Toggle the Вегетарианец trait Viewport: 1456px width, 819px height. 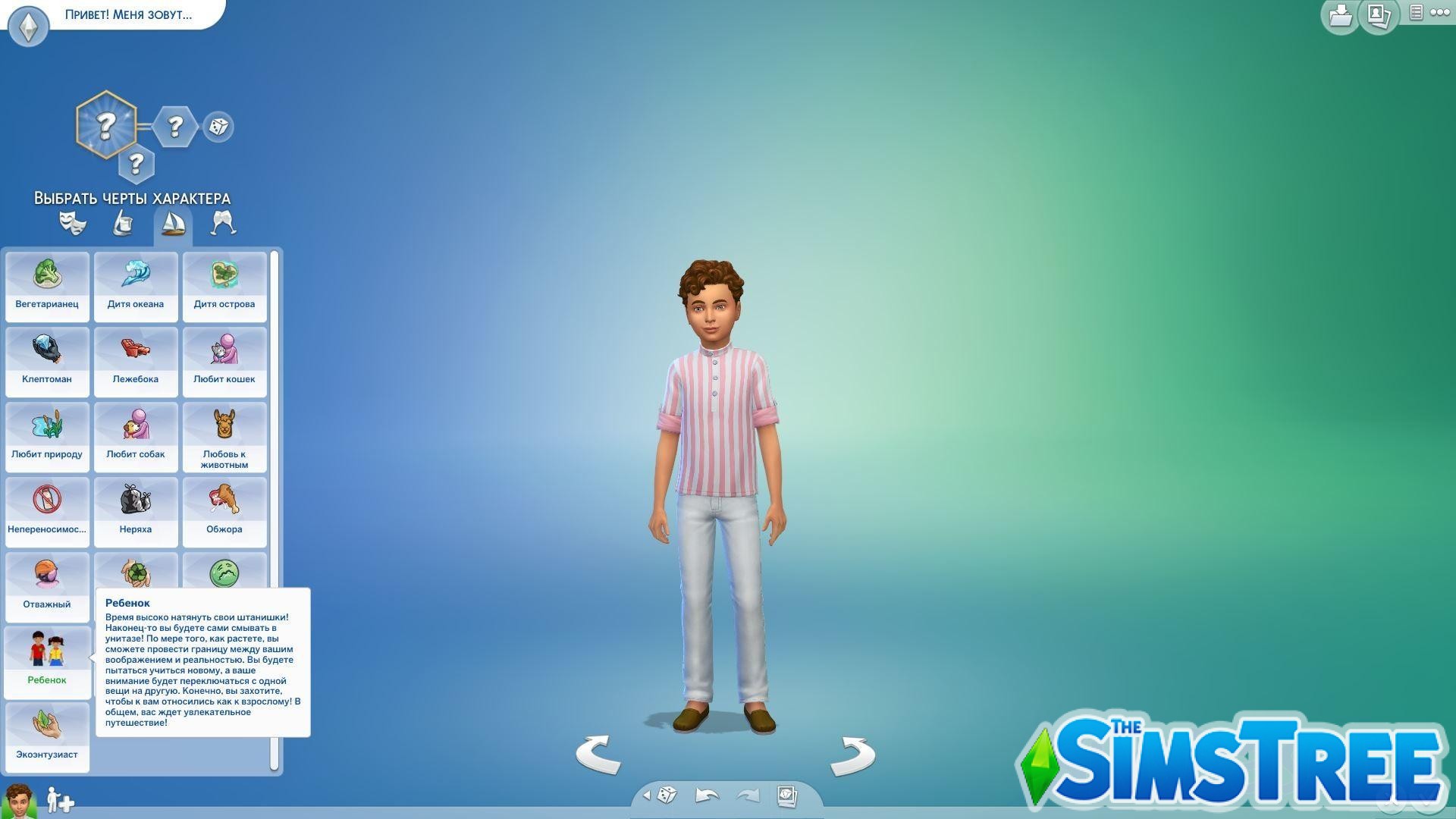tap(46, 287)
